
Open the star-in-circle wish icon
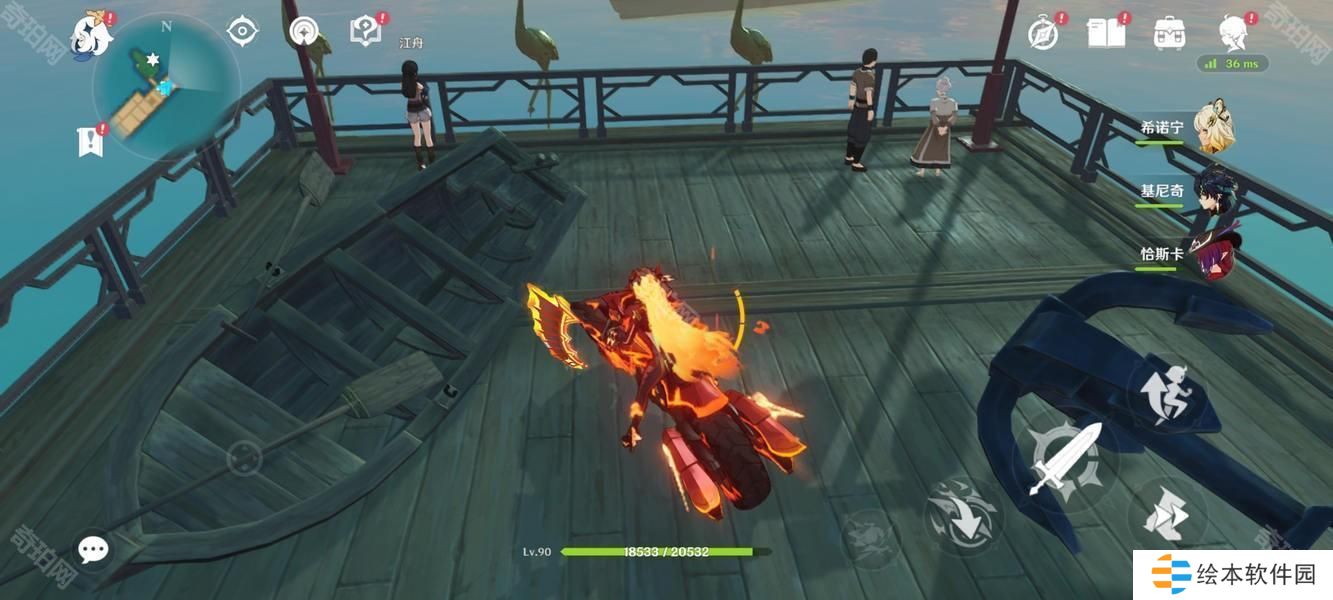click(x=304, y=31)
